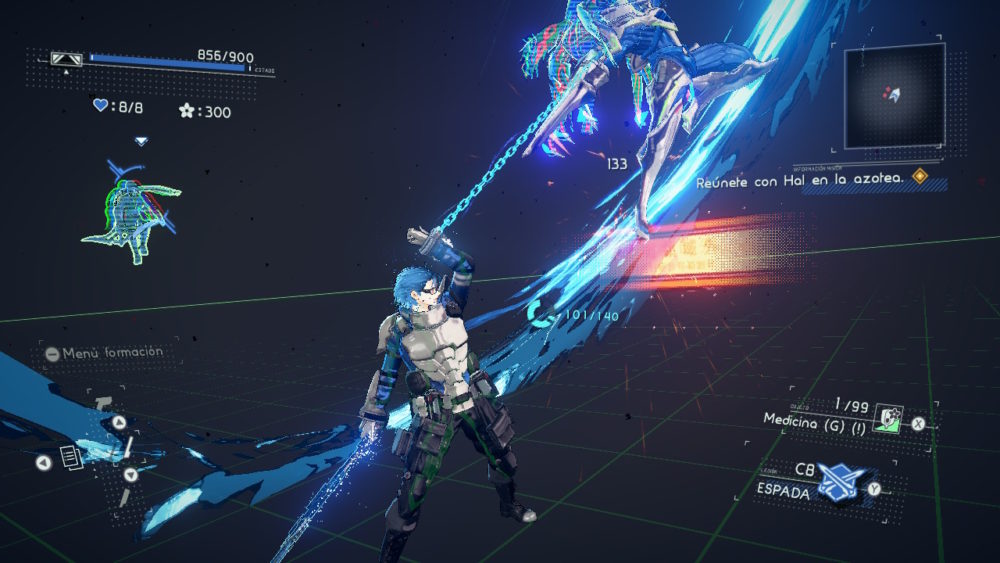1000x563 pixels.
Task: Open the minimap in the corner
Action: click(x=894, y=95)
